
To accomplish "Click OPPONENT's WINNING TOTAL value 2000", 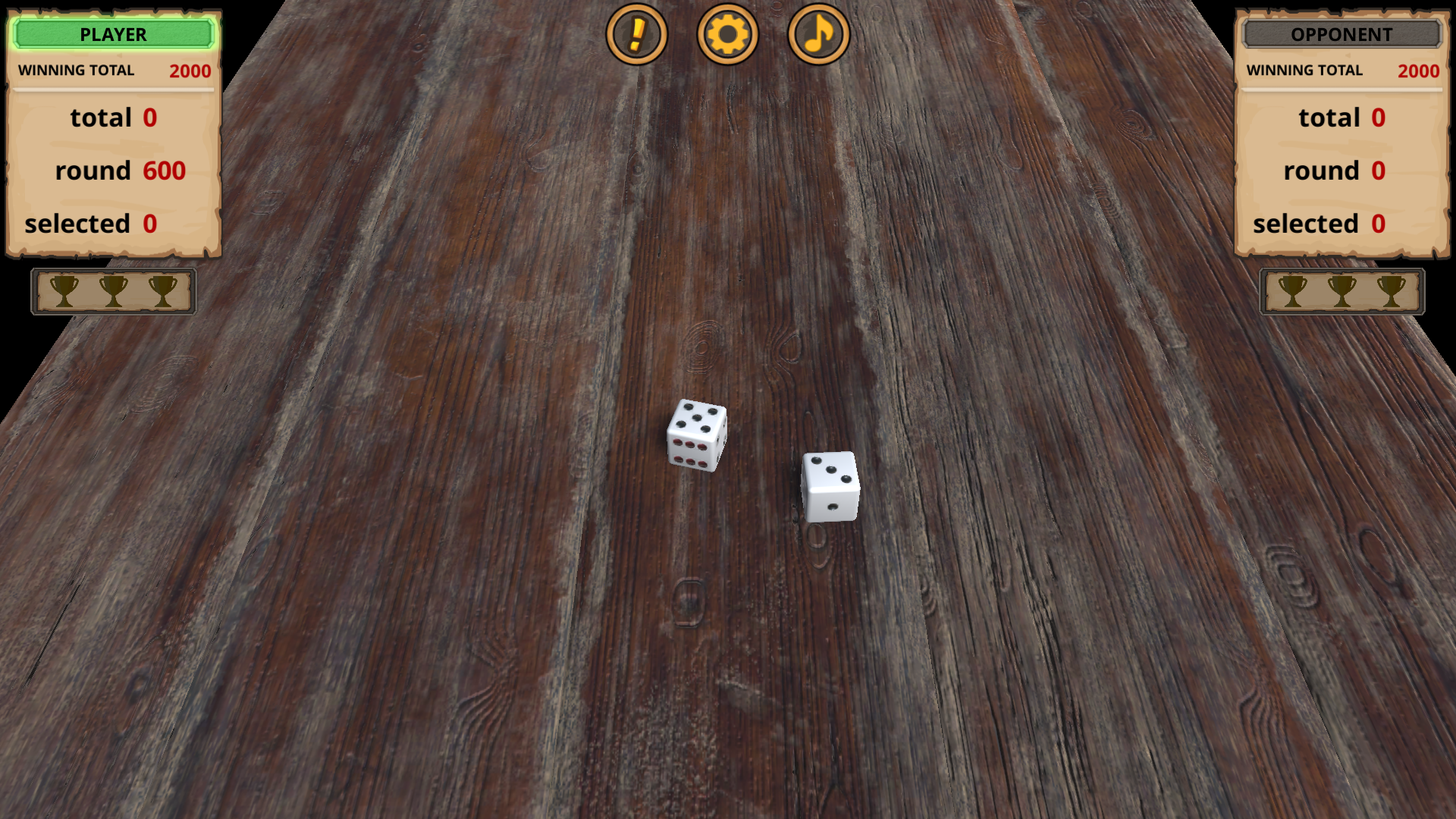I will [1419, 71].
